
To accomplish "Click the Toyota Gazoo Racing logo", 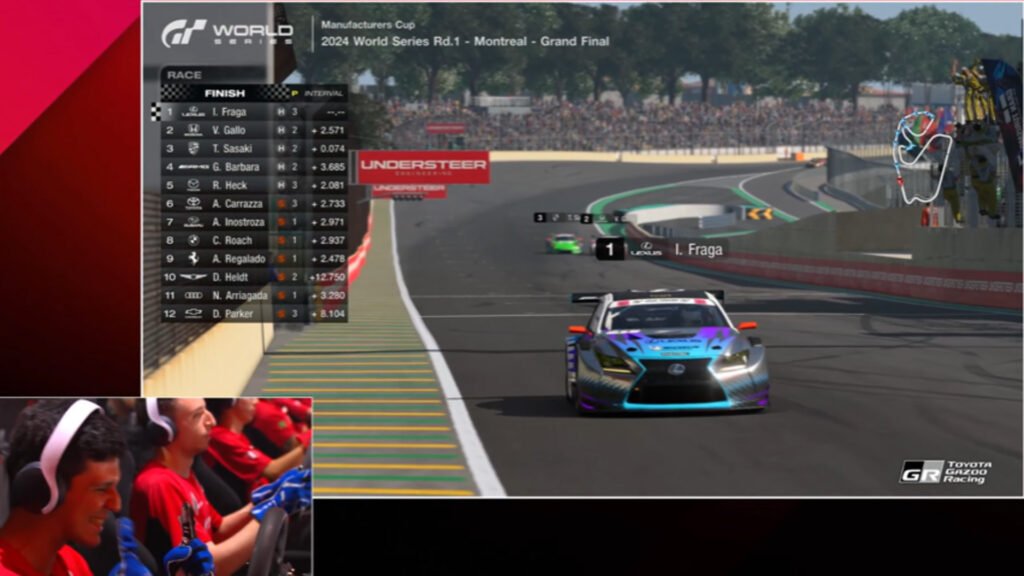I will pyautogui.click(x=945, y=472).
